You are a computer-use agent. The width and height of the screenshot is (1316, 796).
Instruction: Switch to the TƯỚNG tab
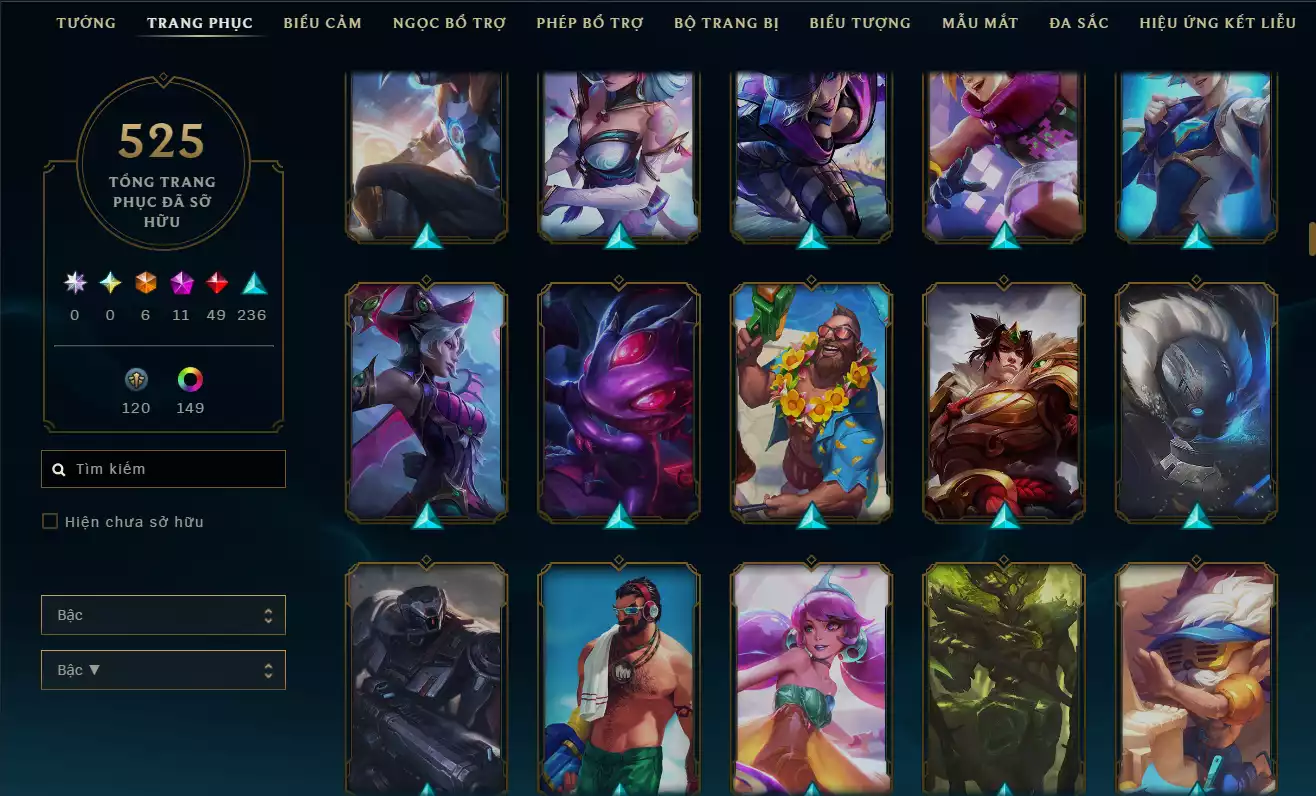(x=86, y=22)
